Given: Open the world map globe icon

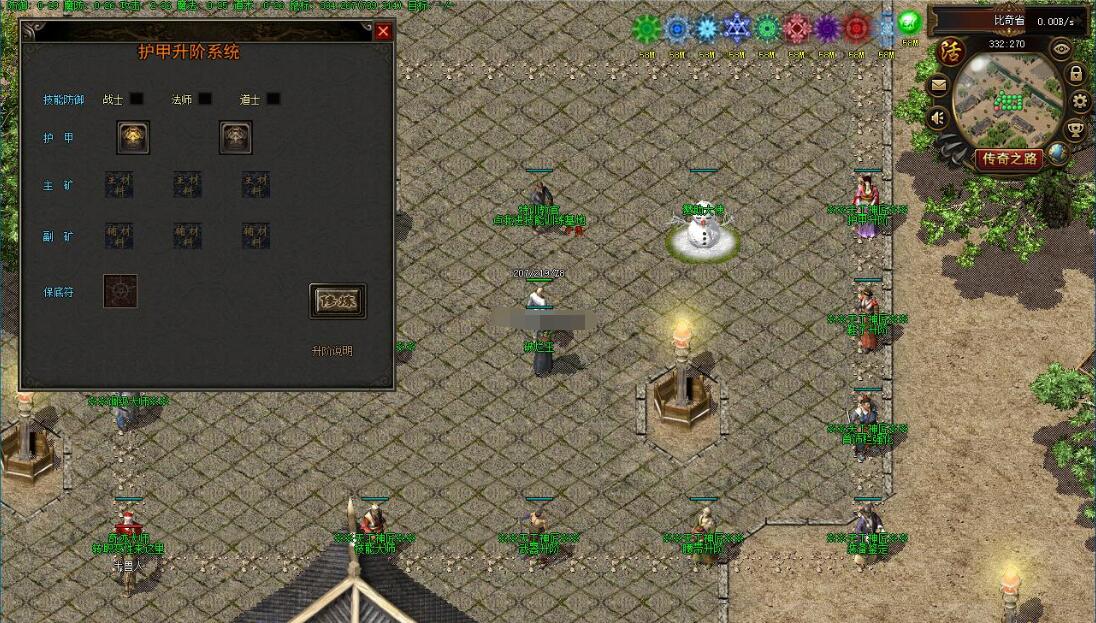Looking at the screenshot, I should coord(1057,151).
